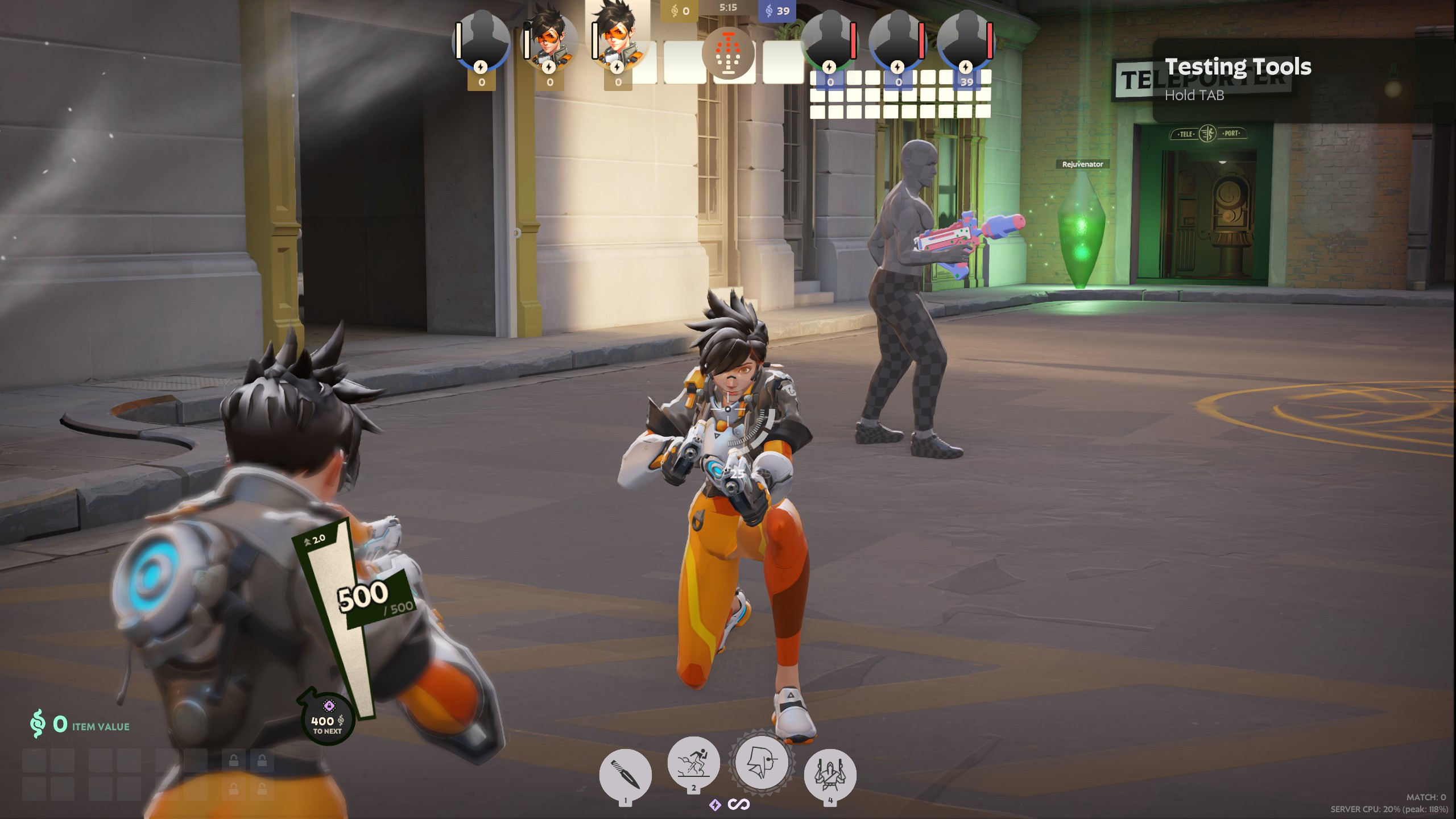Click the Rejuvenator pickup label
1456x819 pixels.
tap(1082, 163)
